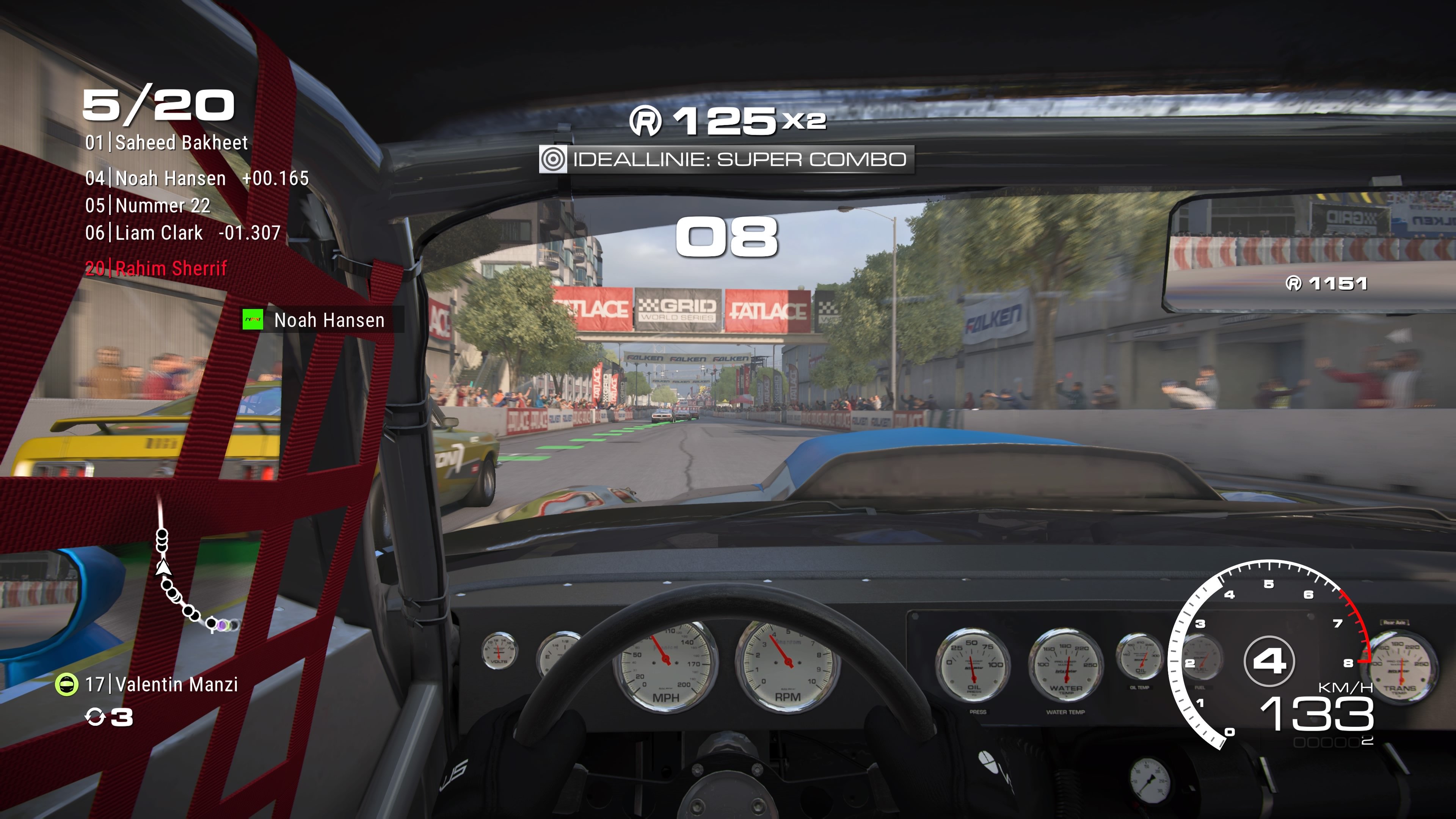Image resolution: width=1456 pixels, height=819 pixels.
Task: Click the green icon beside Valentin Manzi
Action: coord(66,684)
